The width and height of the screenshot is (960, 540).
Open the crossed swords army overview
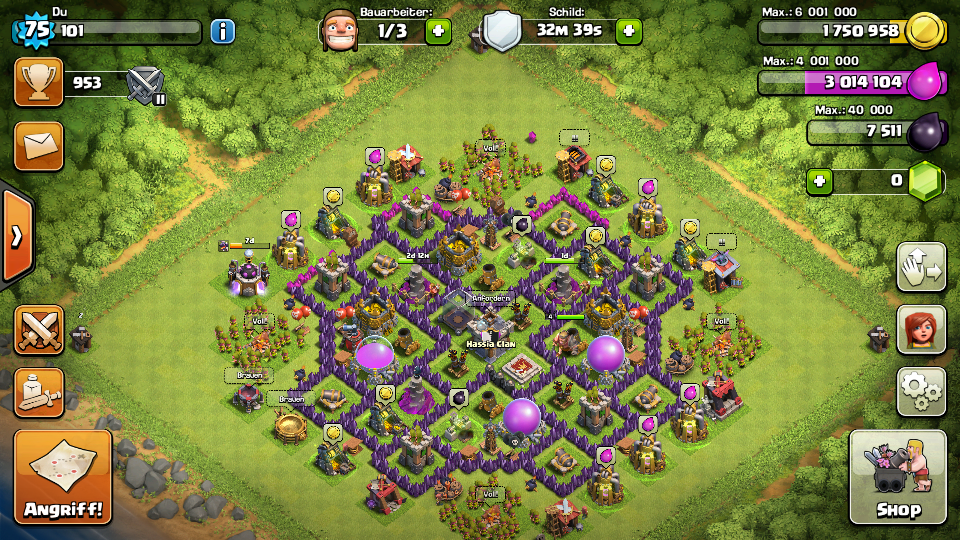(38, 330)
